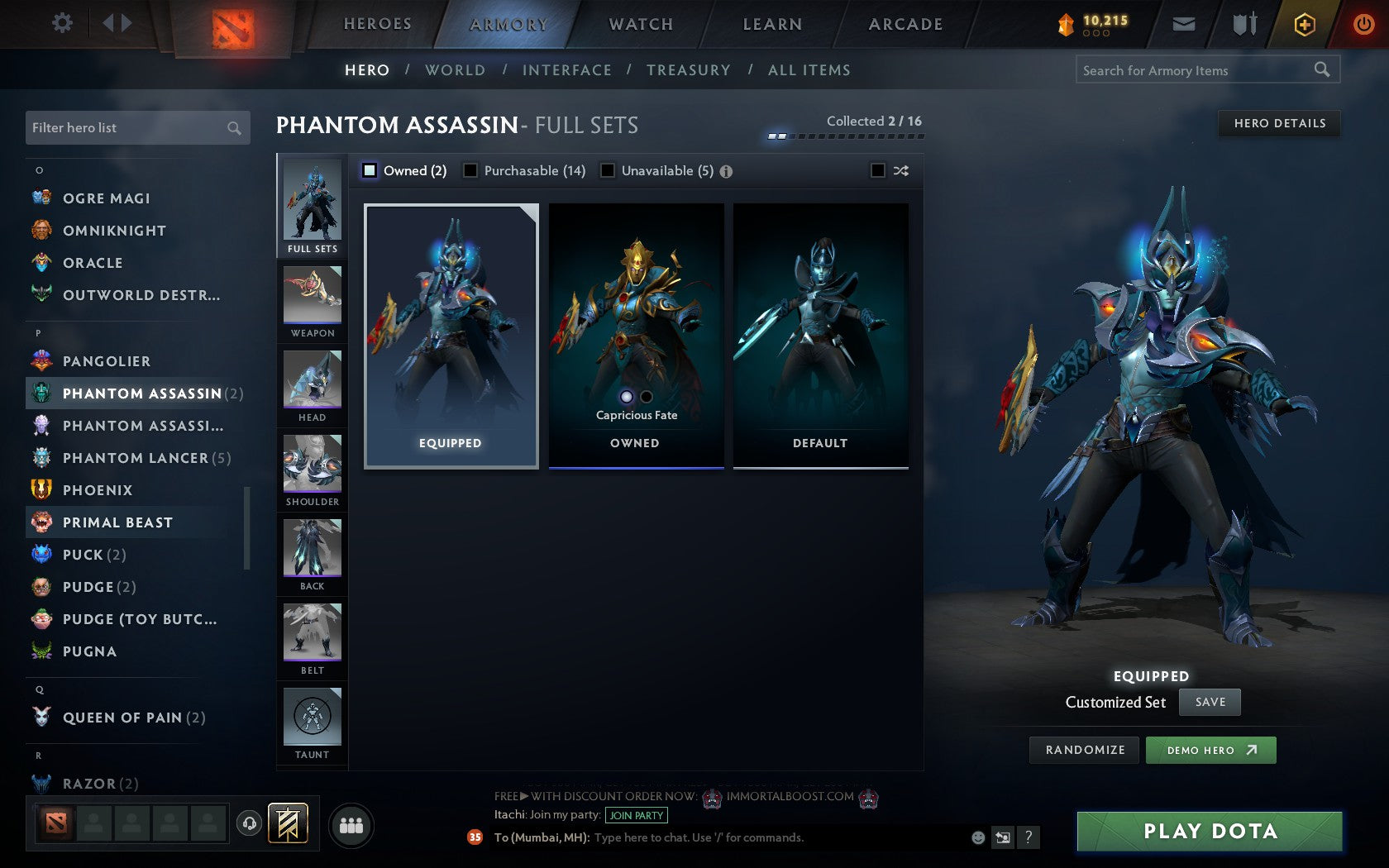Open the ARCADE menu item
Image resolution: width=1389 pixels, height=868 pixels.
(905, 24)
